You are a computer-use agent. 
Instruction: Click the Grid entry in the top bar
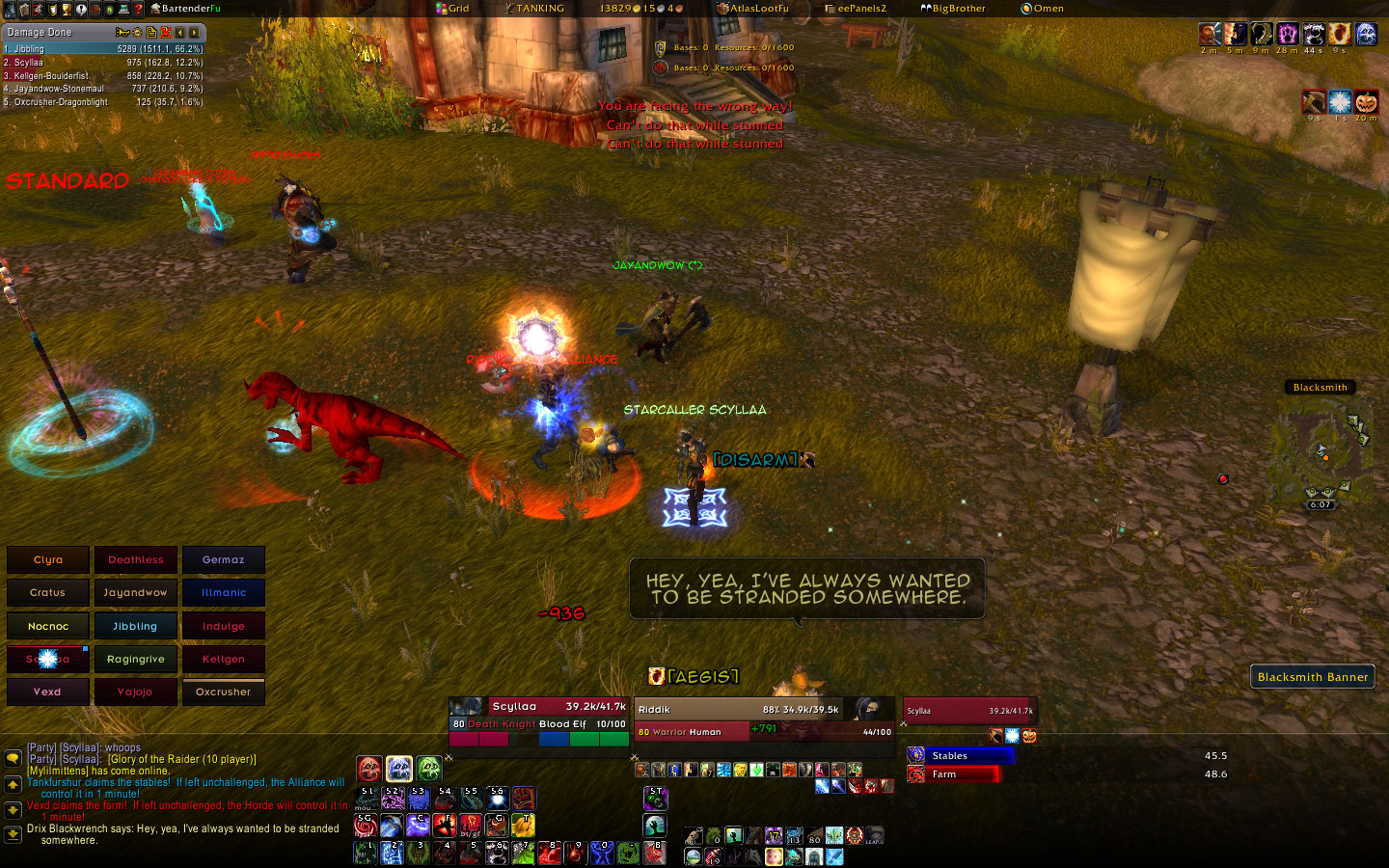[x=457, y=9]
